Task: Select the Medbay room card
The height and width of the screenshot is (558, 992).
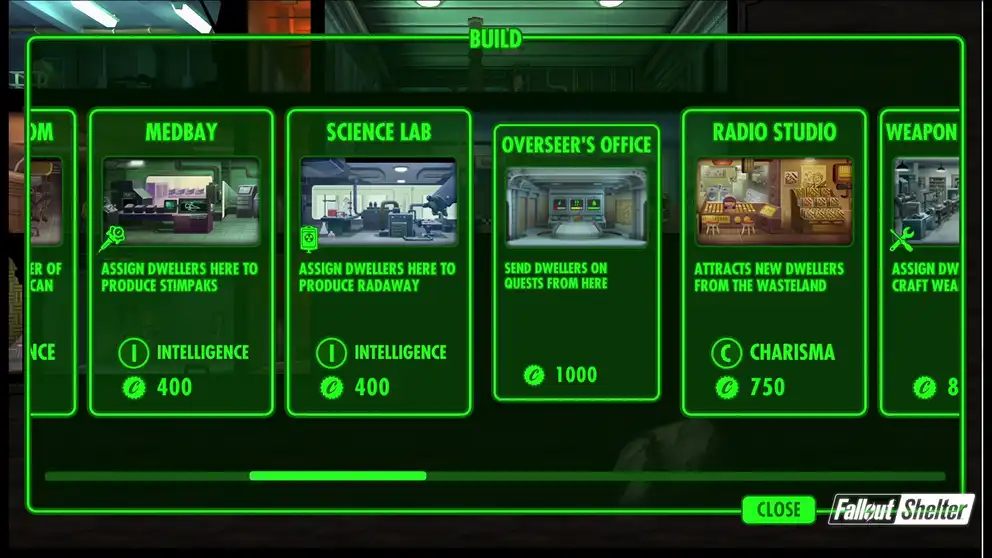Action: click(x=181, y=262)
